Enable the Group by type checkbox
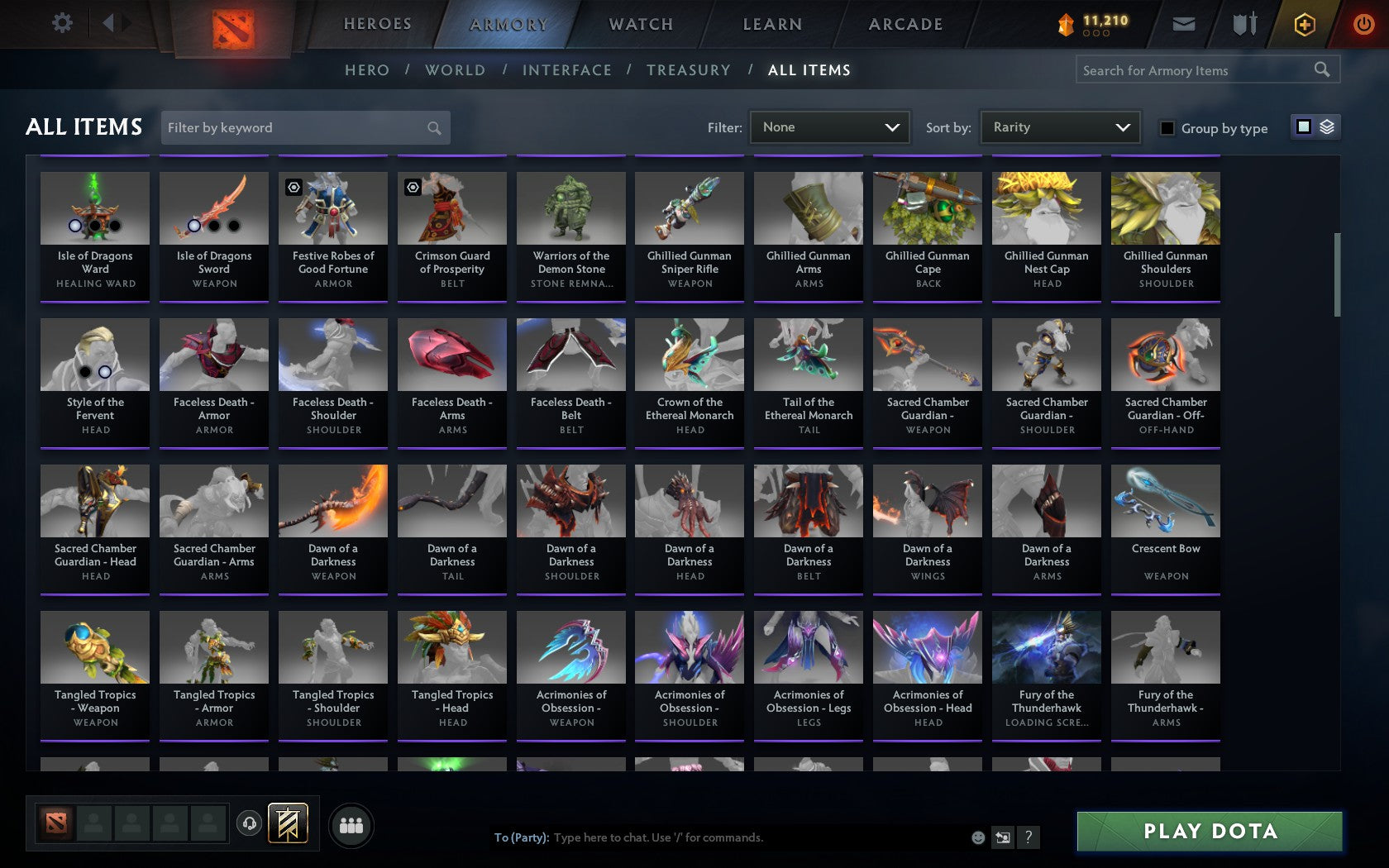Image resolution: width=1389 pixels, height=868 pixels. (1166, 129)
